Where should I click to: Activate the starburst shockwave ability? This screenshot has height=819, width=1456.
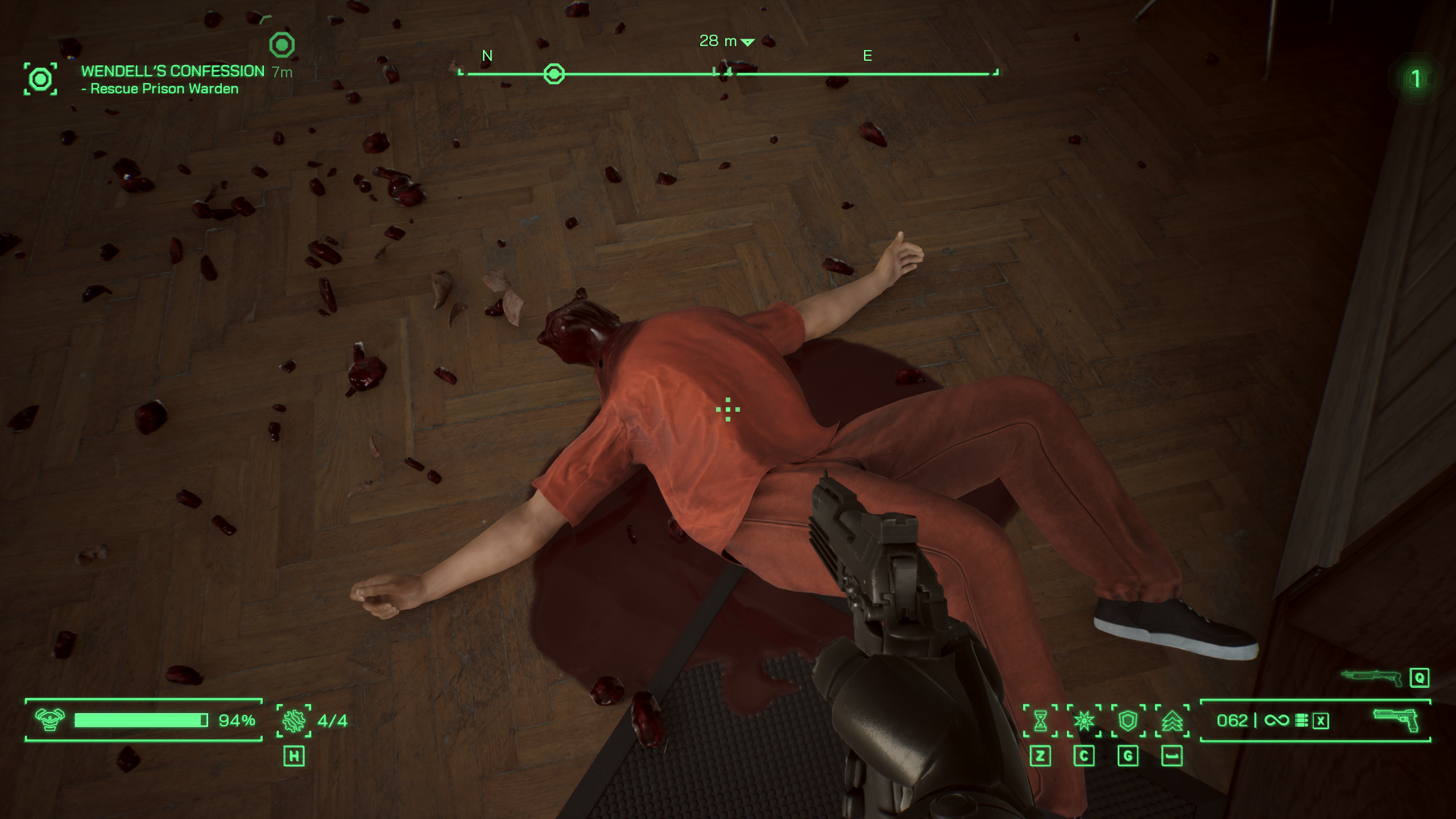click(x=1084, y=721)
